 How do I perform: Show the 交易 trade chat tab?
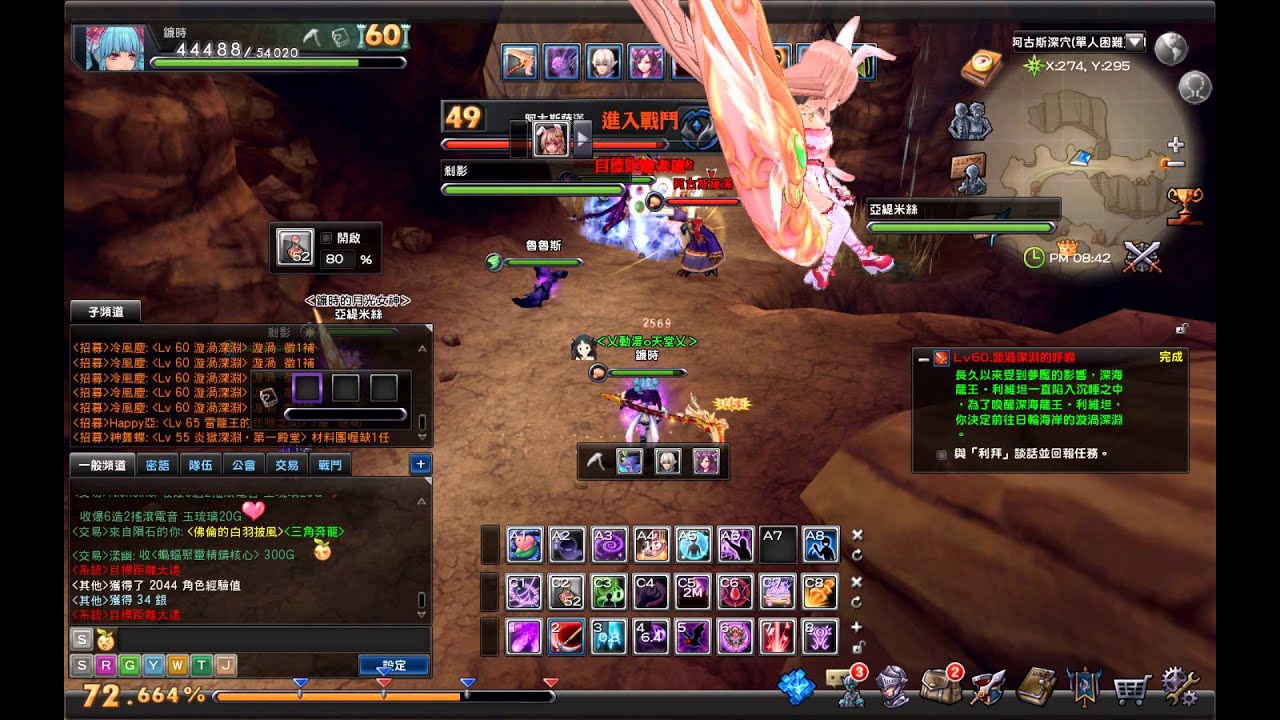(287, 465)
